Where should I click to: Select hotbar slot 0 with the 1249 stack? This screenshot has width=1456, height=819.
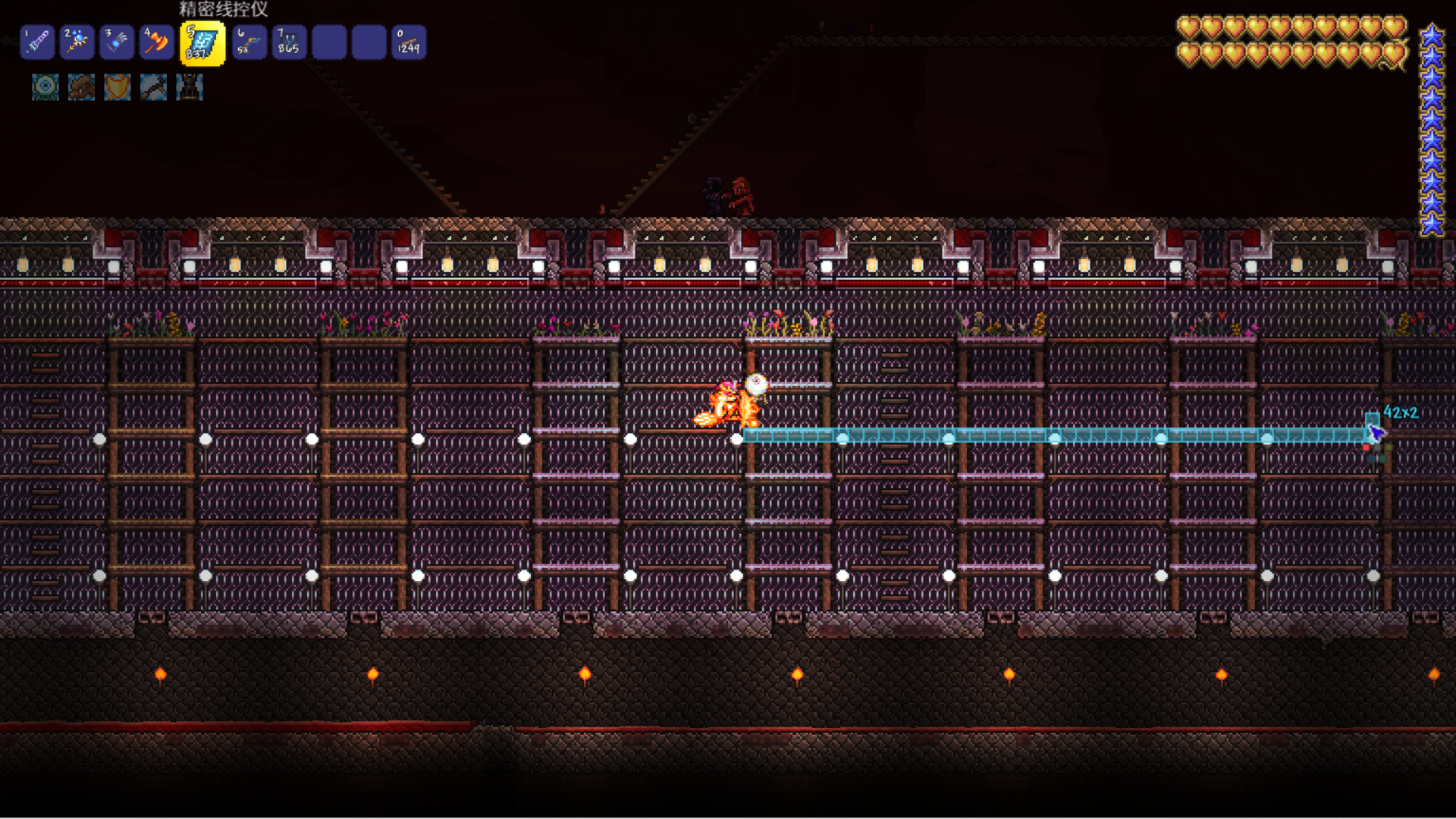tap(409, 42)
